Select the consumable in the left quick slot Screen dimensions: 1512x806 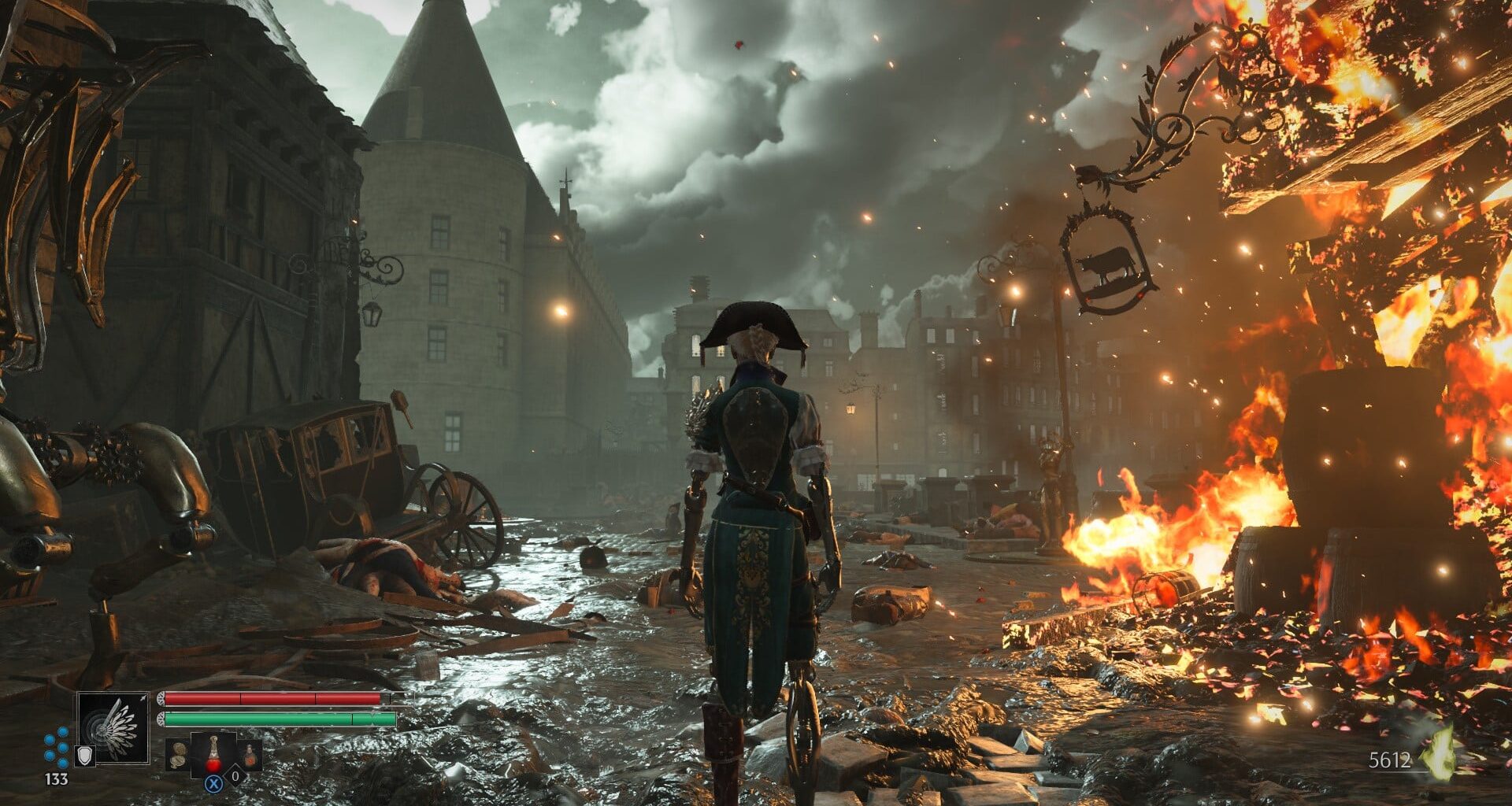(176, 756)
